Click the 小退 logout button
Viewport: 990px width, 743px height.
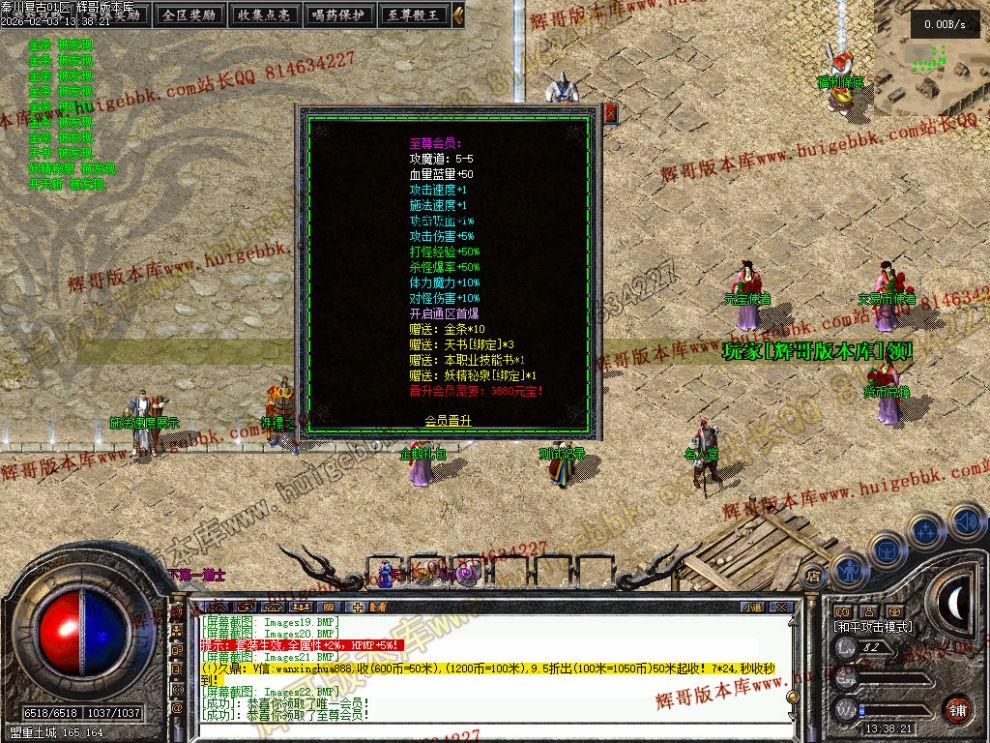(752, 606)
